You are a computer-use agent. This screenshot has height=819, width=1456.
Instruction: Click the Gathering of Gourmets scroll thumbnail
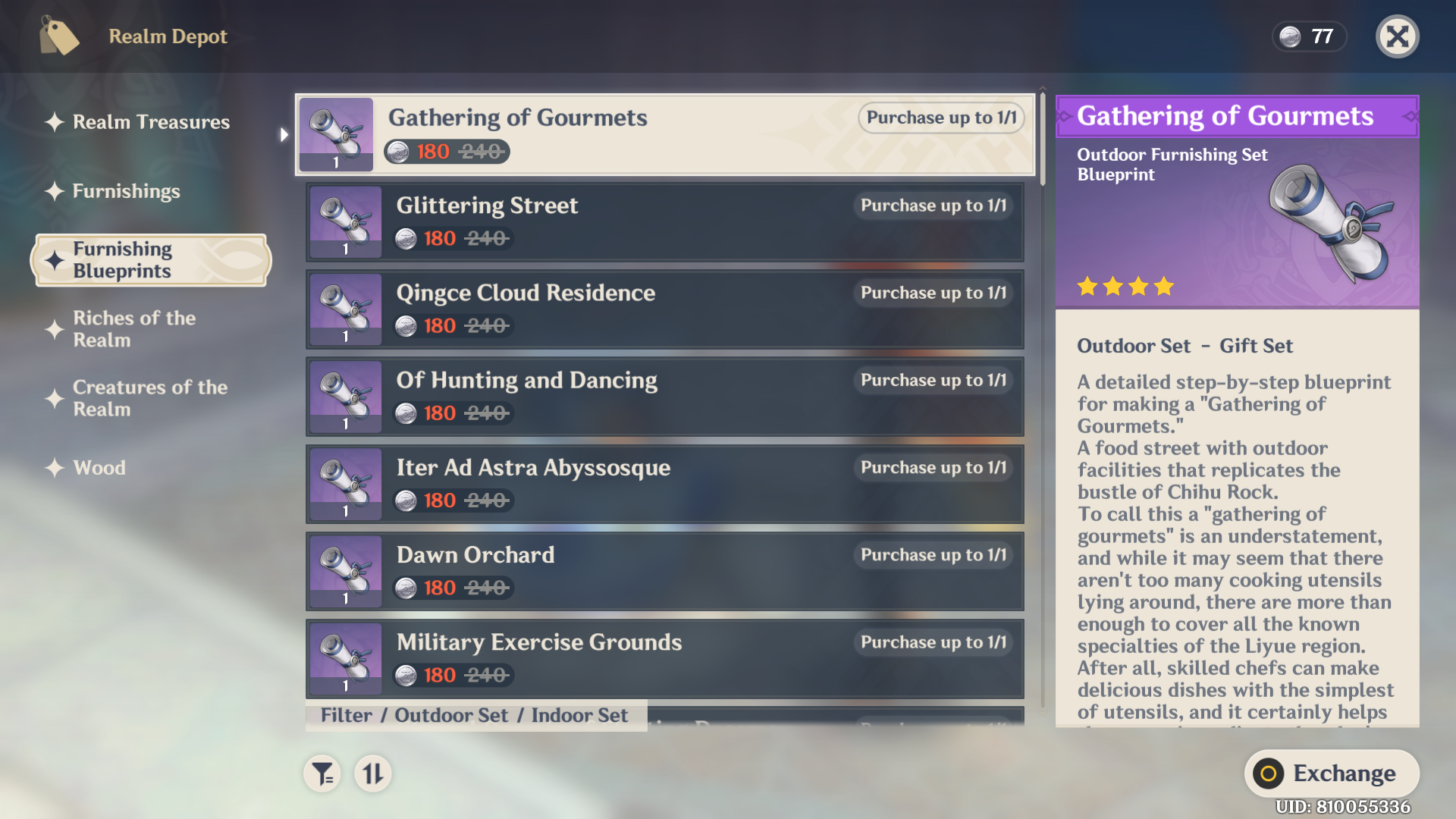pyautogui.click(x=336, y=134)
